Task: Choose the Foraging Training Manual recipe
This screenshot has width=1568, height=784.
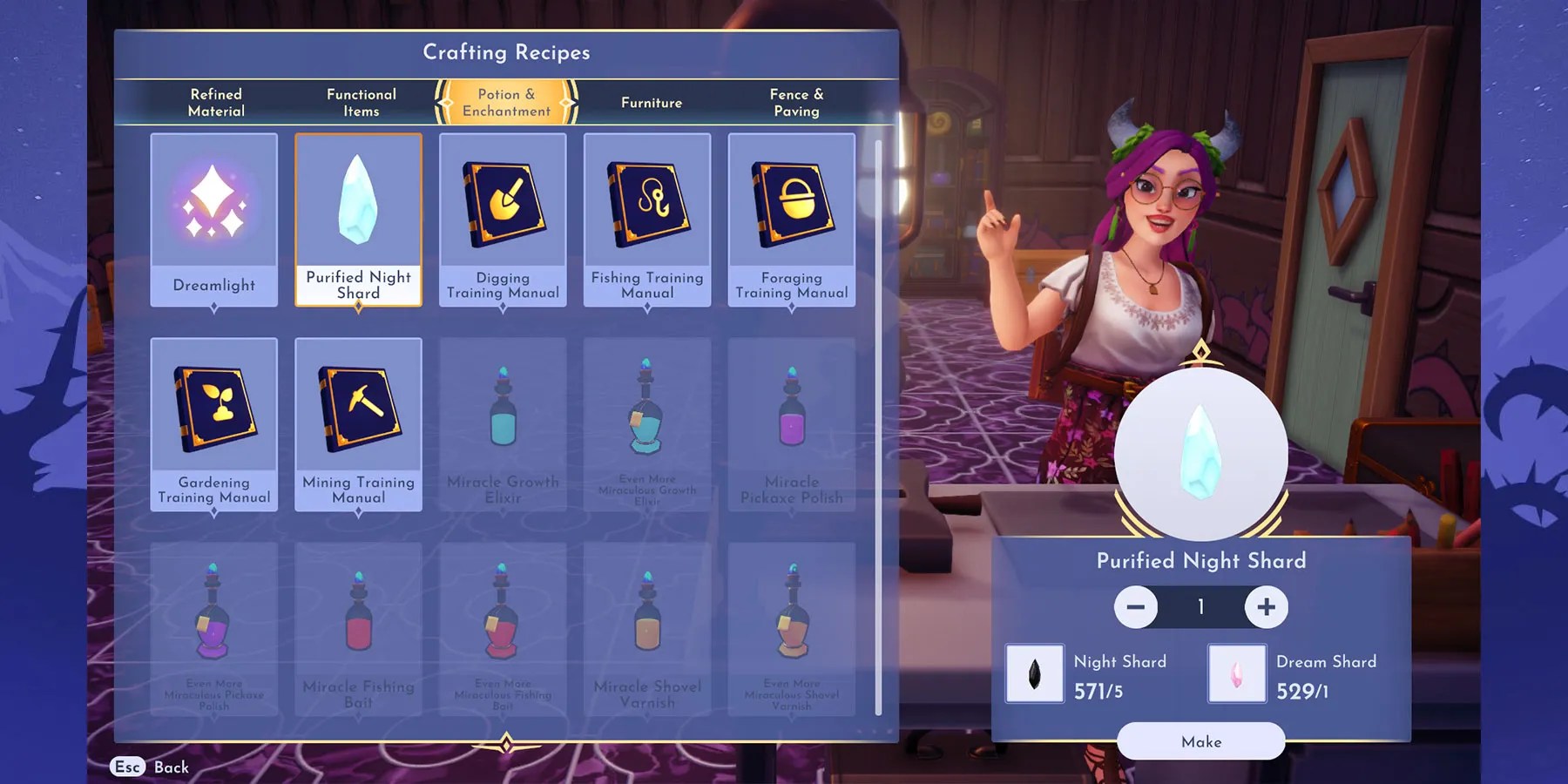Action: tap(792, 220)
